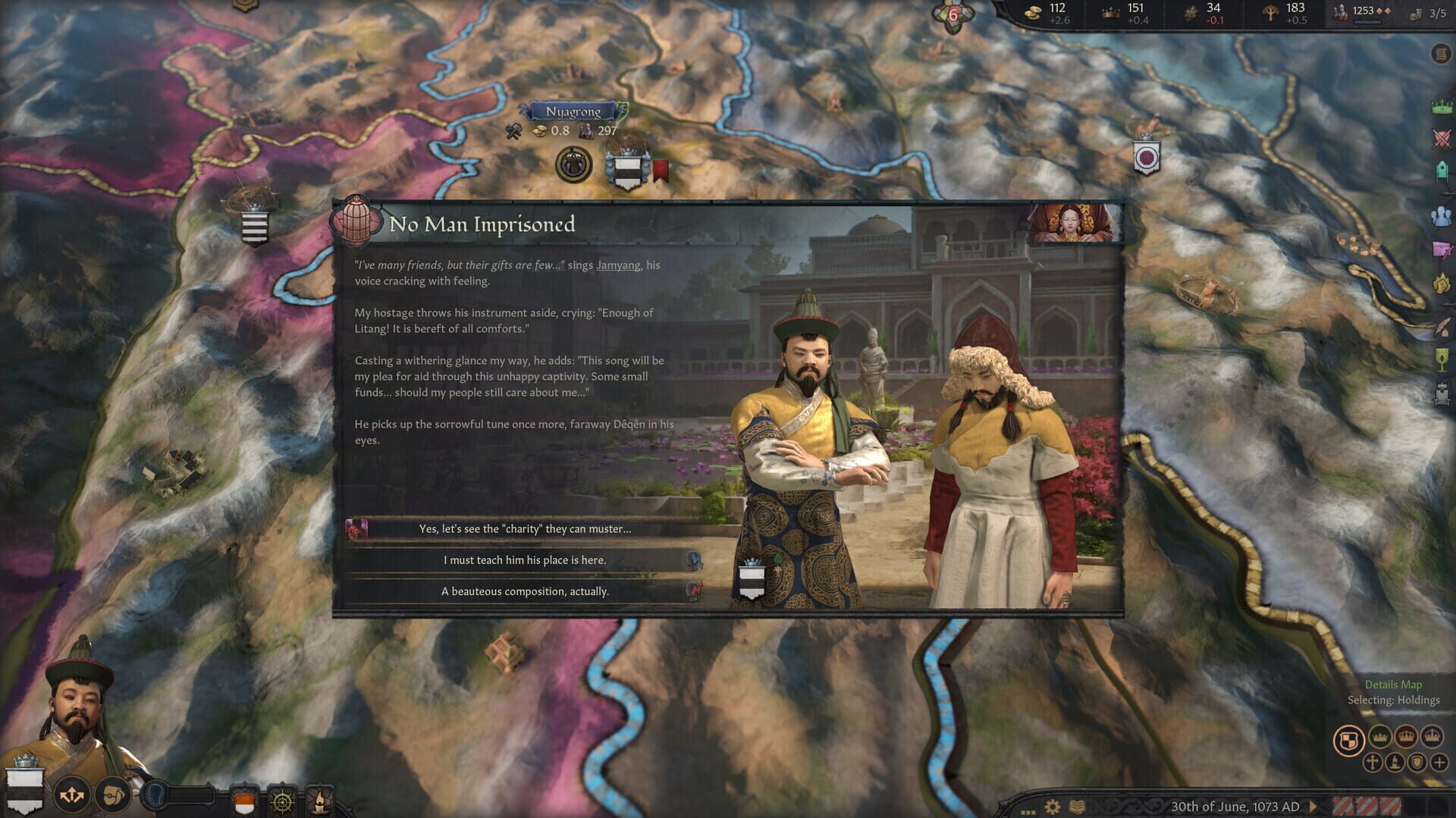Open the encyclopedia book next to the gear
This screenshot has height=818, width=1456.
pyautogui.click(x=1077, y=807)
